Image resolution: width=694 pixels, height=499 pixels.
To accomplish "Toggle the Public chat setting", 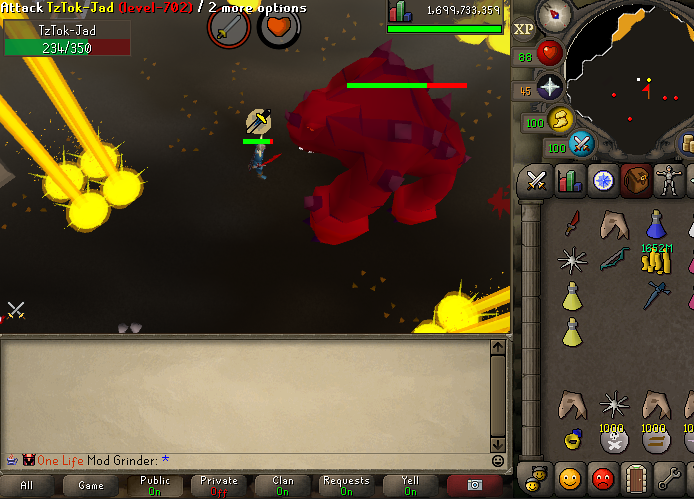I will 155,485.
